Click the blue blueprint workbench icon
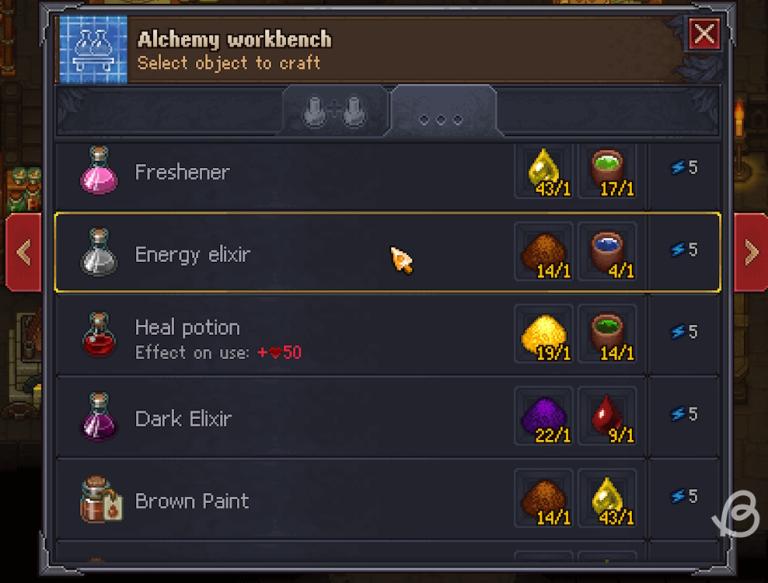The width and height of the screenshot is (768, 583). point(94,49)
